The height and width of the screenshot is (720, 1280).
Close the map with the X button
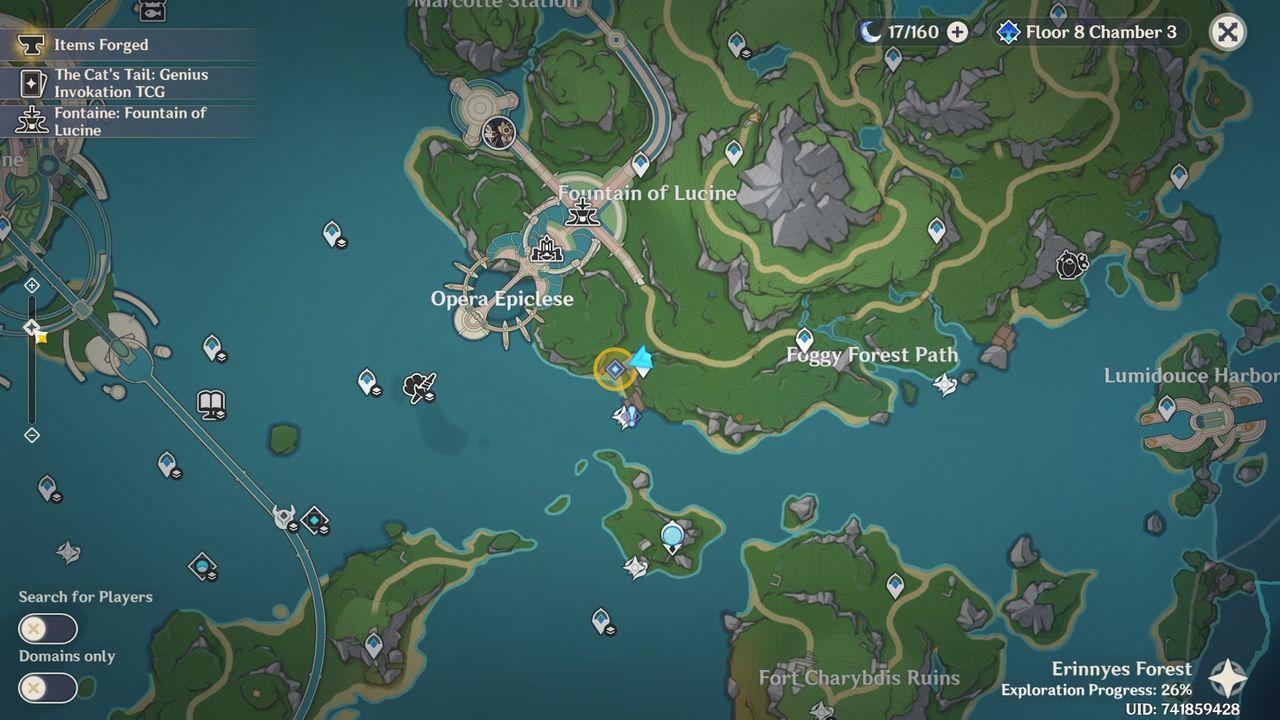point(1227,32)
